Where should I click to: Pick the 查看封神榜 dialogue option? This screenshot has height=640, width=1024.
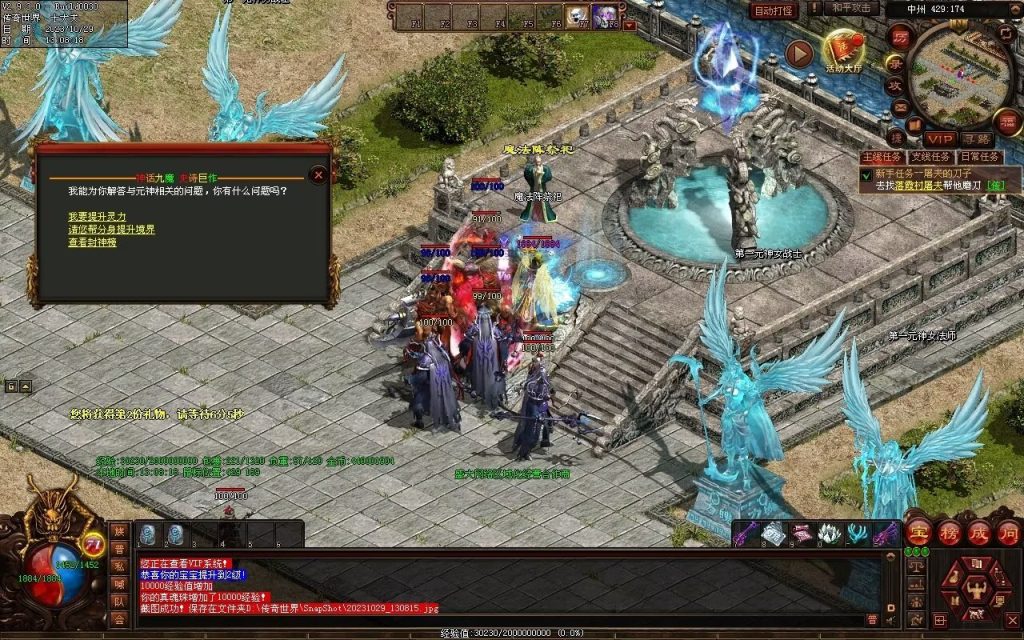click(92, 242)
